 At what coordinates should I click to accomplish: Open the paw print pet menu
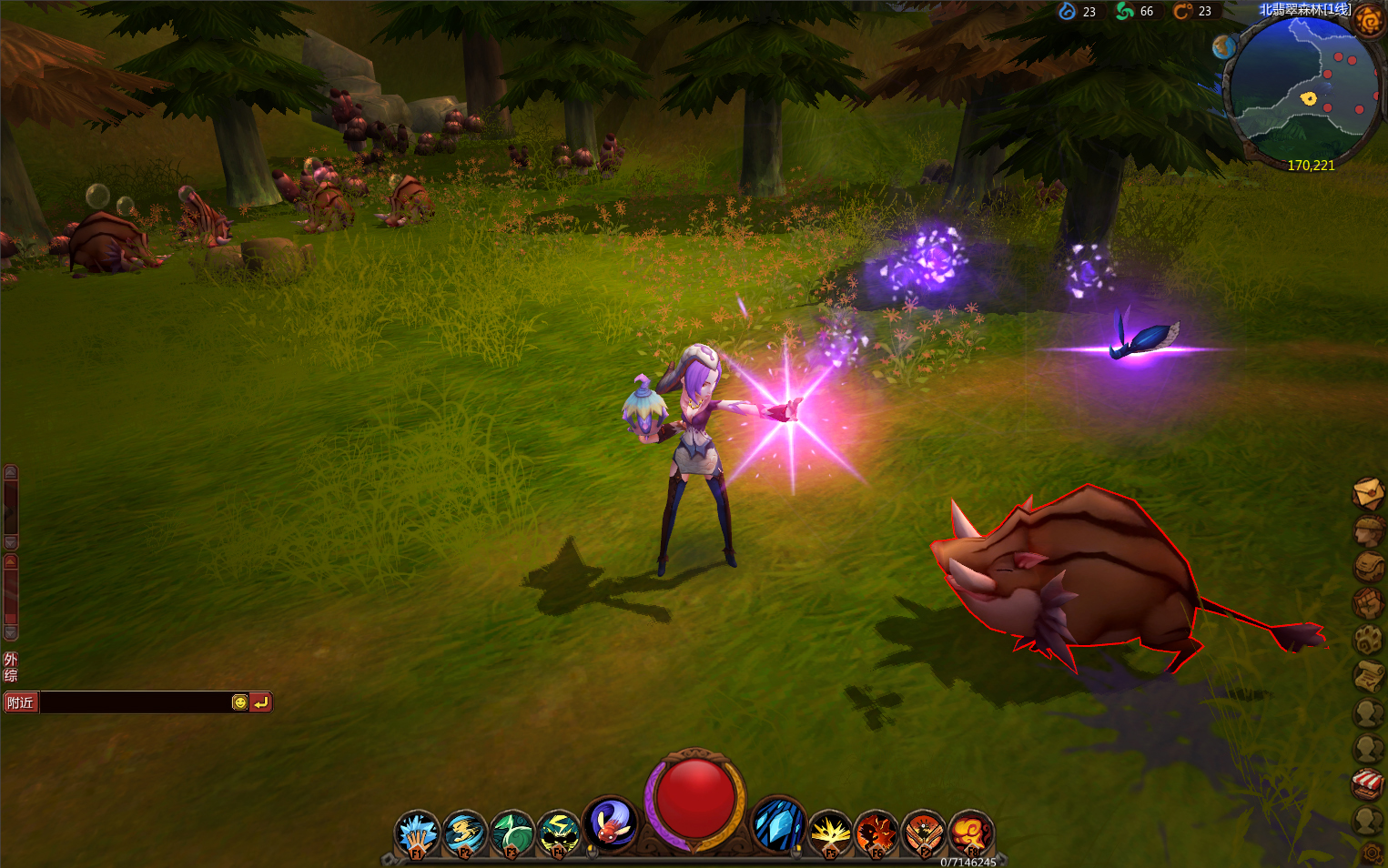point(1368,639)
